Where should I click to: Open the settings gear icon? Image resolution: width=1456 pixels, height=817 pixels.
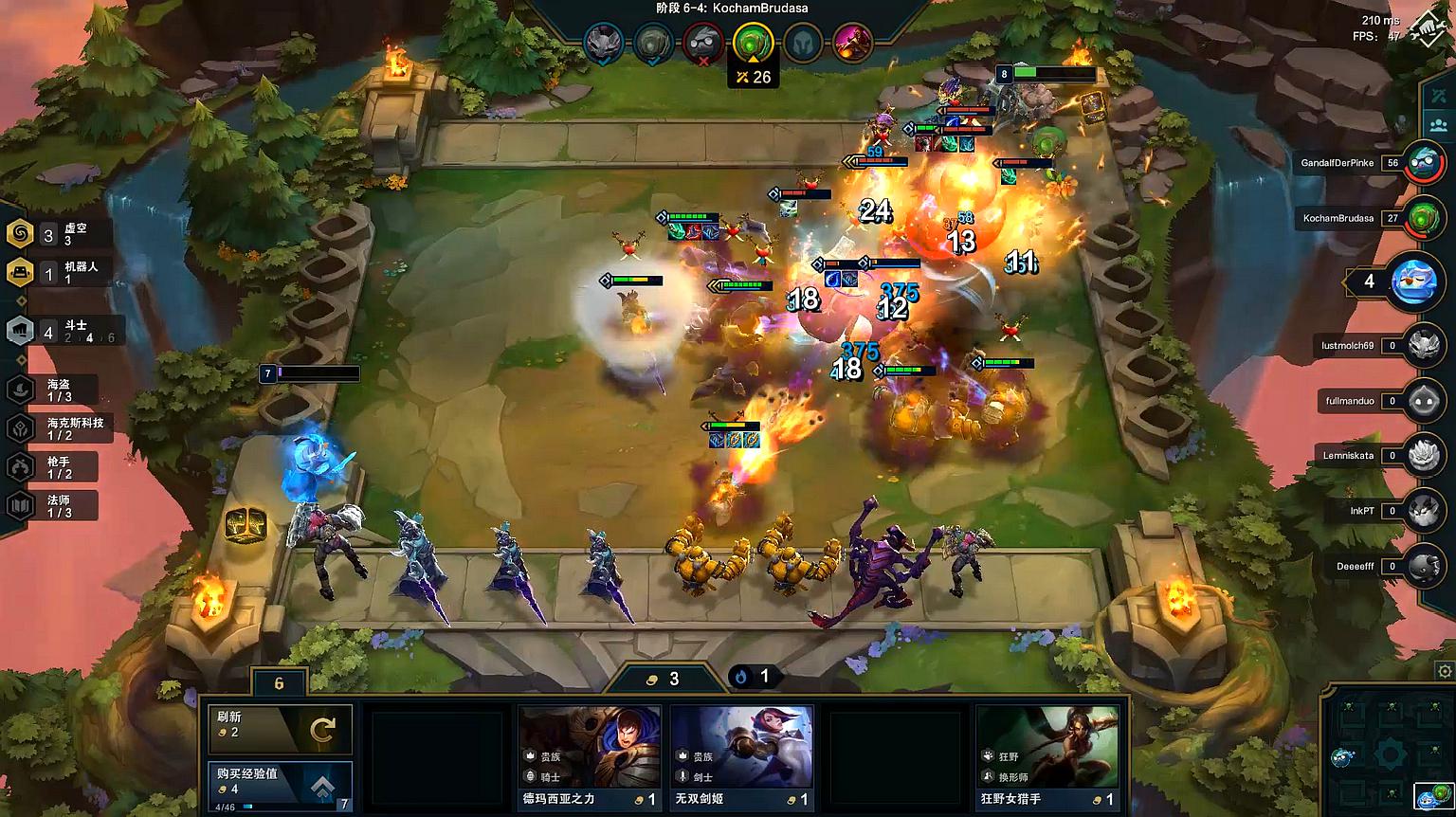[1445, 672]
